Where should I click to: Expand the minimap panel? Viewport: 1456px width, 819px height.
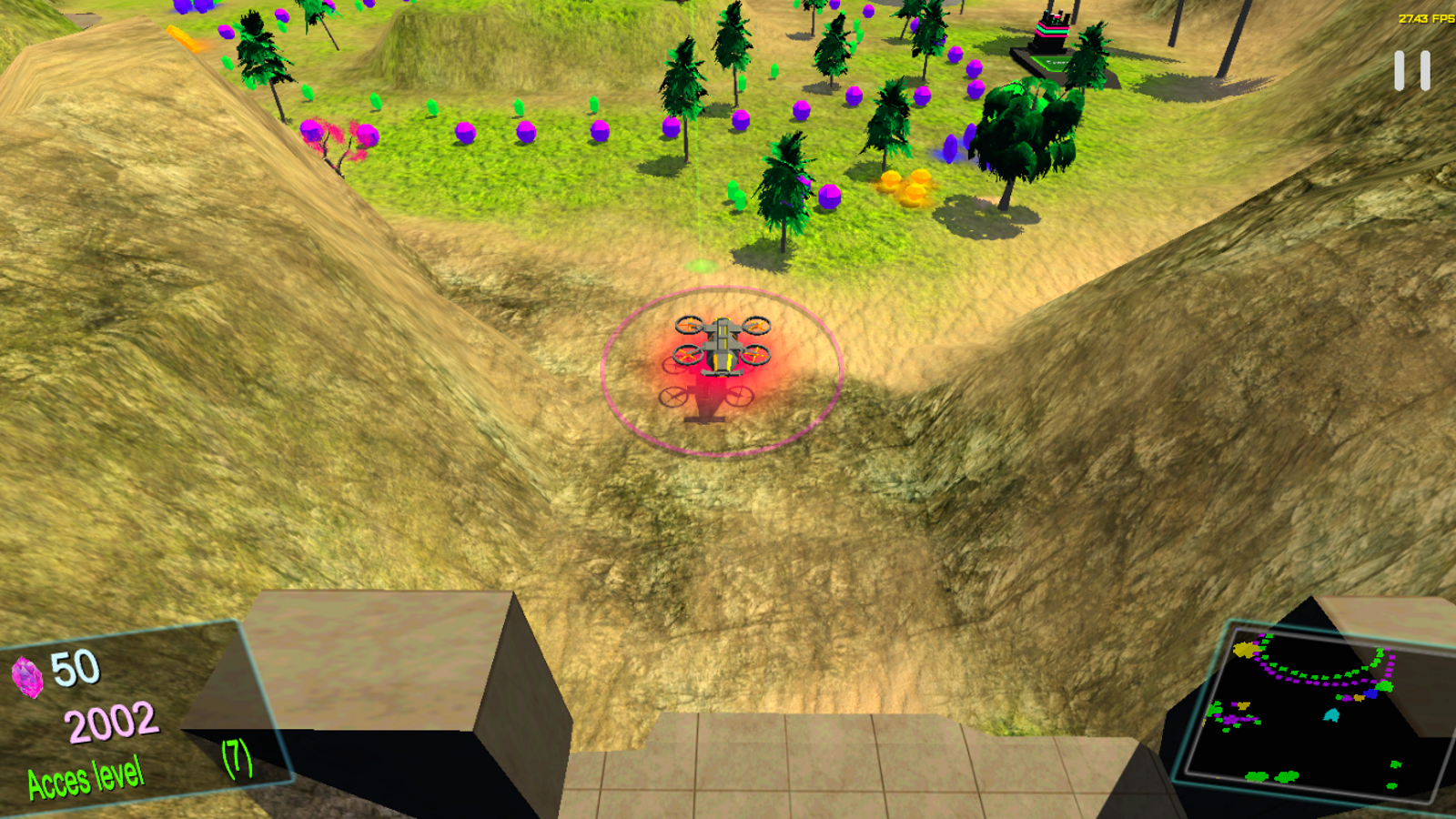[x=1315, y=710]
